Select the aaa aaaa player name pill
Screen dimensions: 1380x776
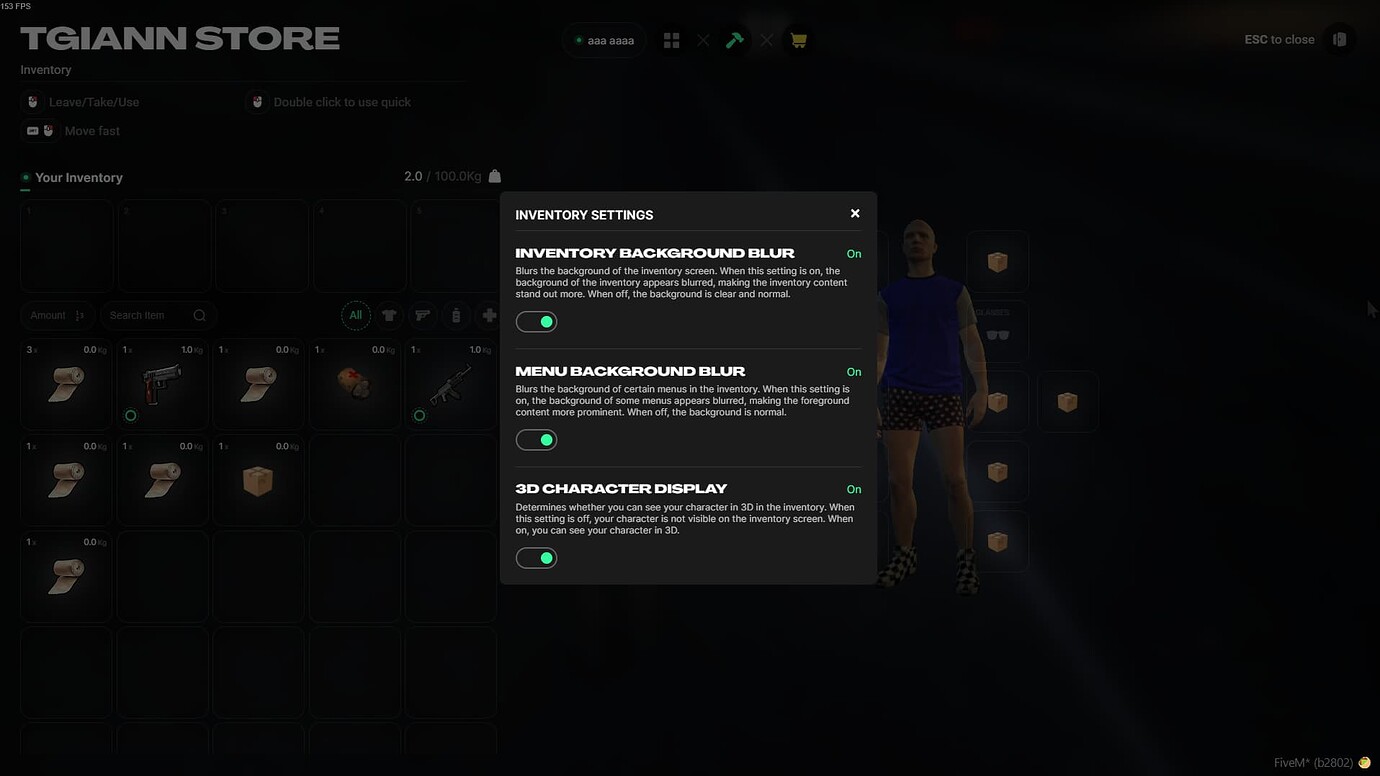pos(603,40)
